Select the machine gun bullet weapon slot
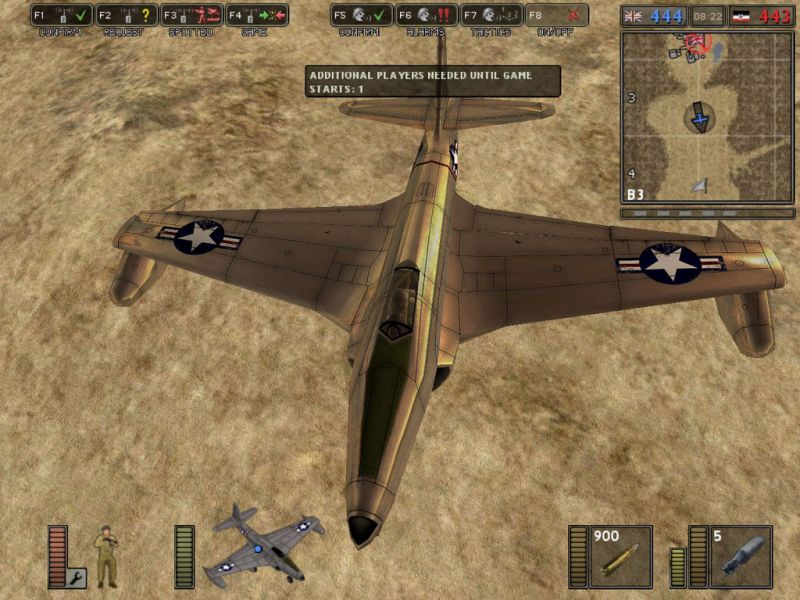 click(620, 556)
